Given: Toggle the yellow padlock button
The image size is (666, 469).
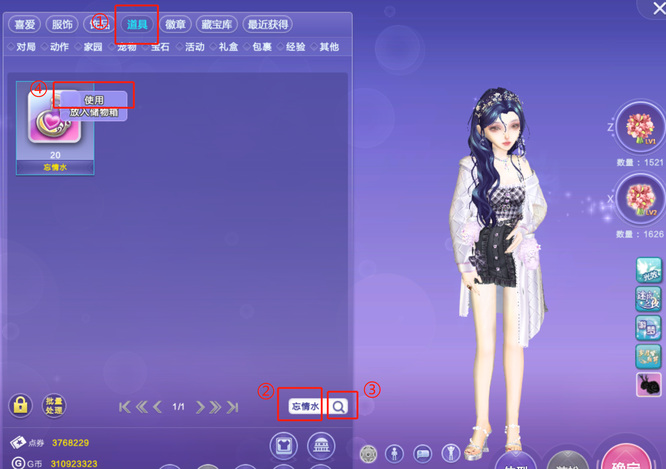Looking at the screenshot, I should pyautogui.click(x=20, y=406).
